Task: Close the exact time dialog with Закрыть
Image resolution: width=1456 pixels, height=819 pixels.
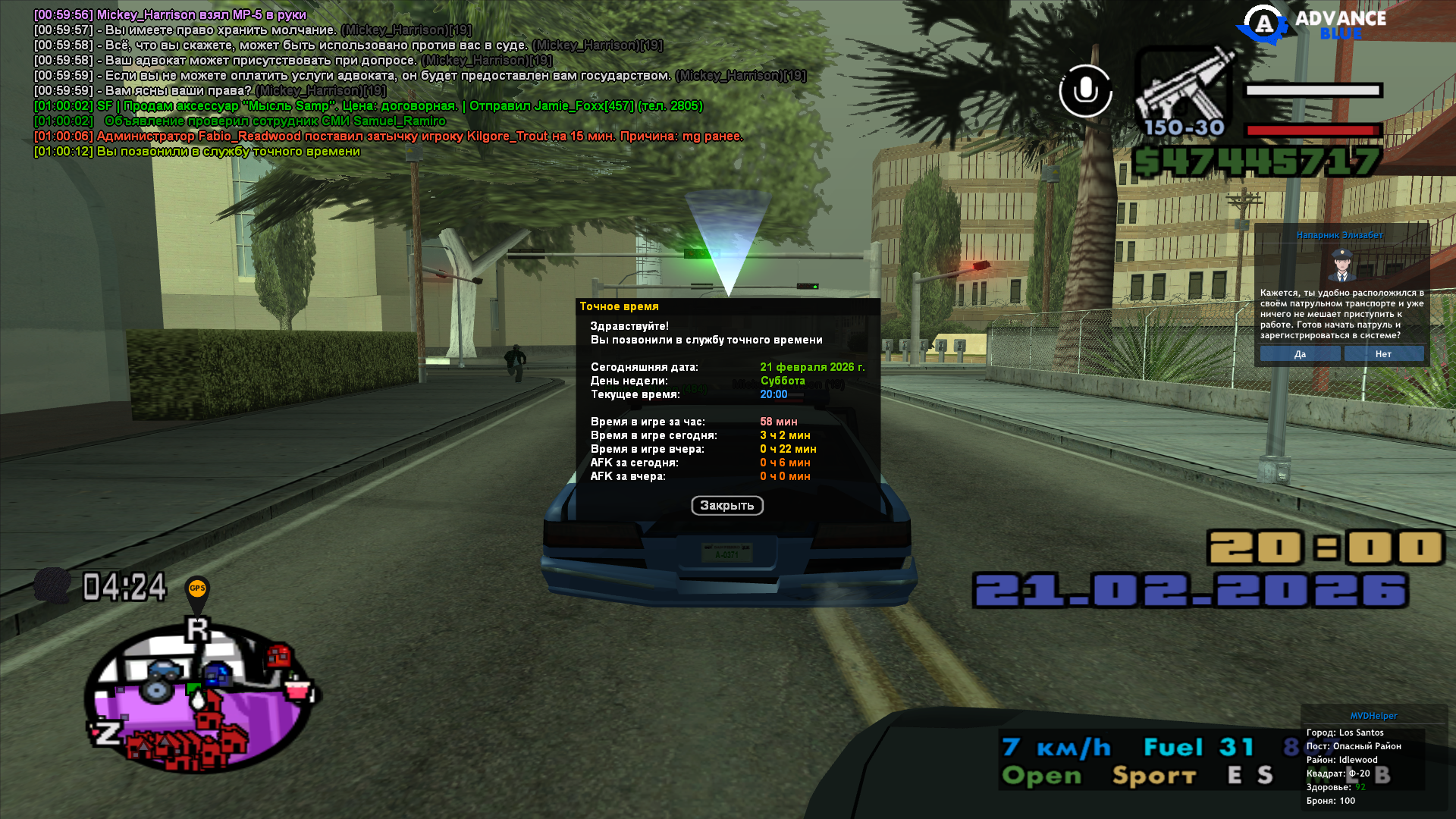Action: 726,506
